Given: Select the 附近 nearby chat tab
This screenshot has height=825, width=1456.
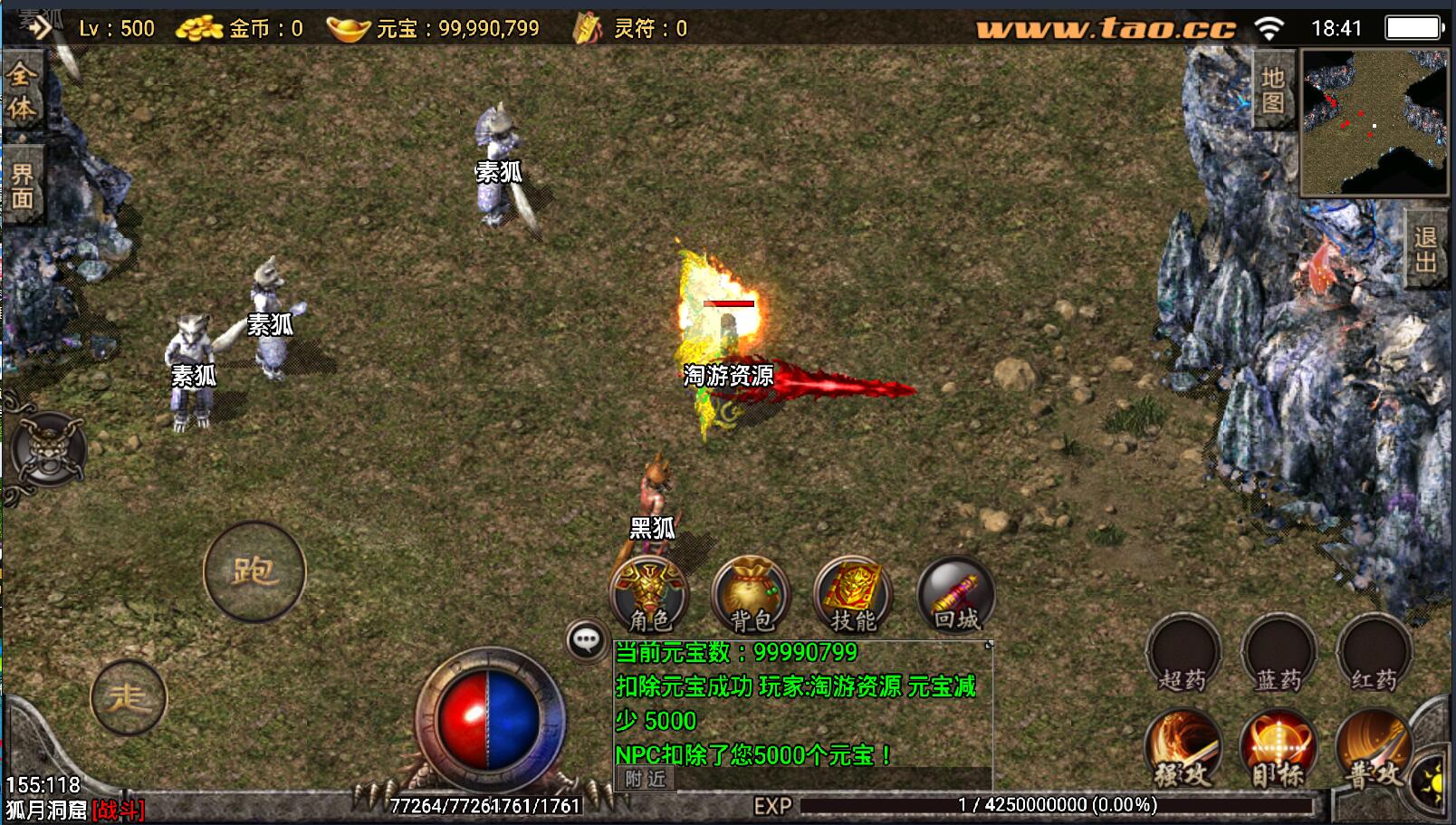Looking at the screenshot, I should coord(645,778).
